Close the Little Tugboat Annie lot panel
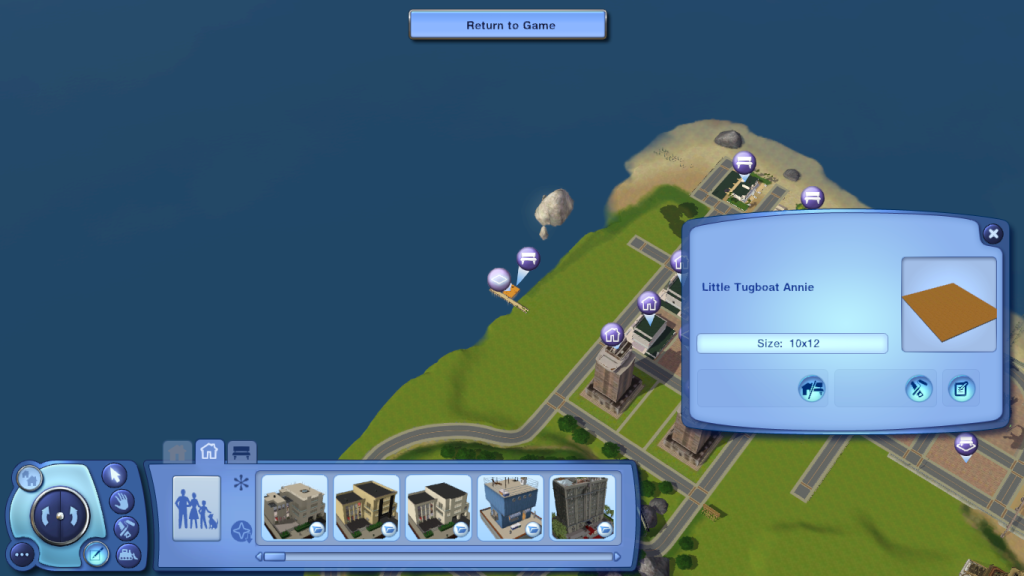The image size is (1024, 576). pos(992,234)
